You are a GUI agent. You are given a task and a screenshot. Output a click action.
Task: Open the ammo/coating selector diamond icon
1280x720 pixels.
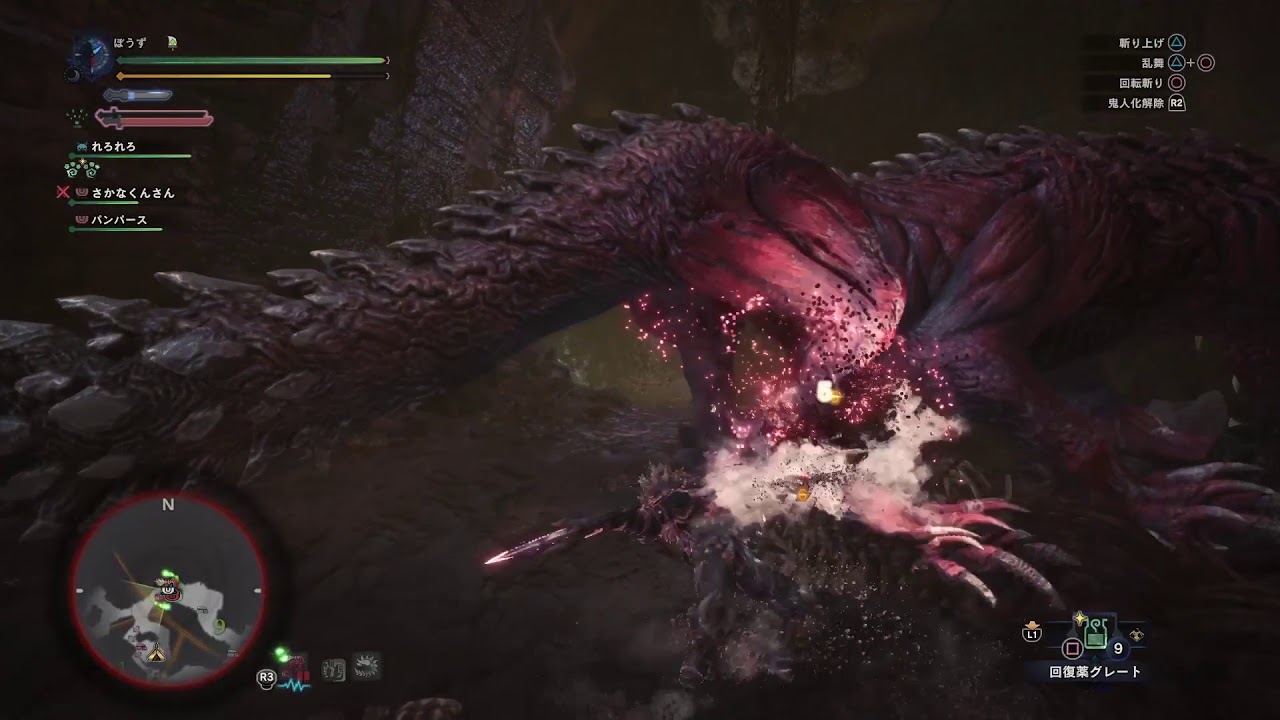point(1137,634)
